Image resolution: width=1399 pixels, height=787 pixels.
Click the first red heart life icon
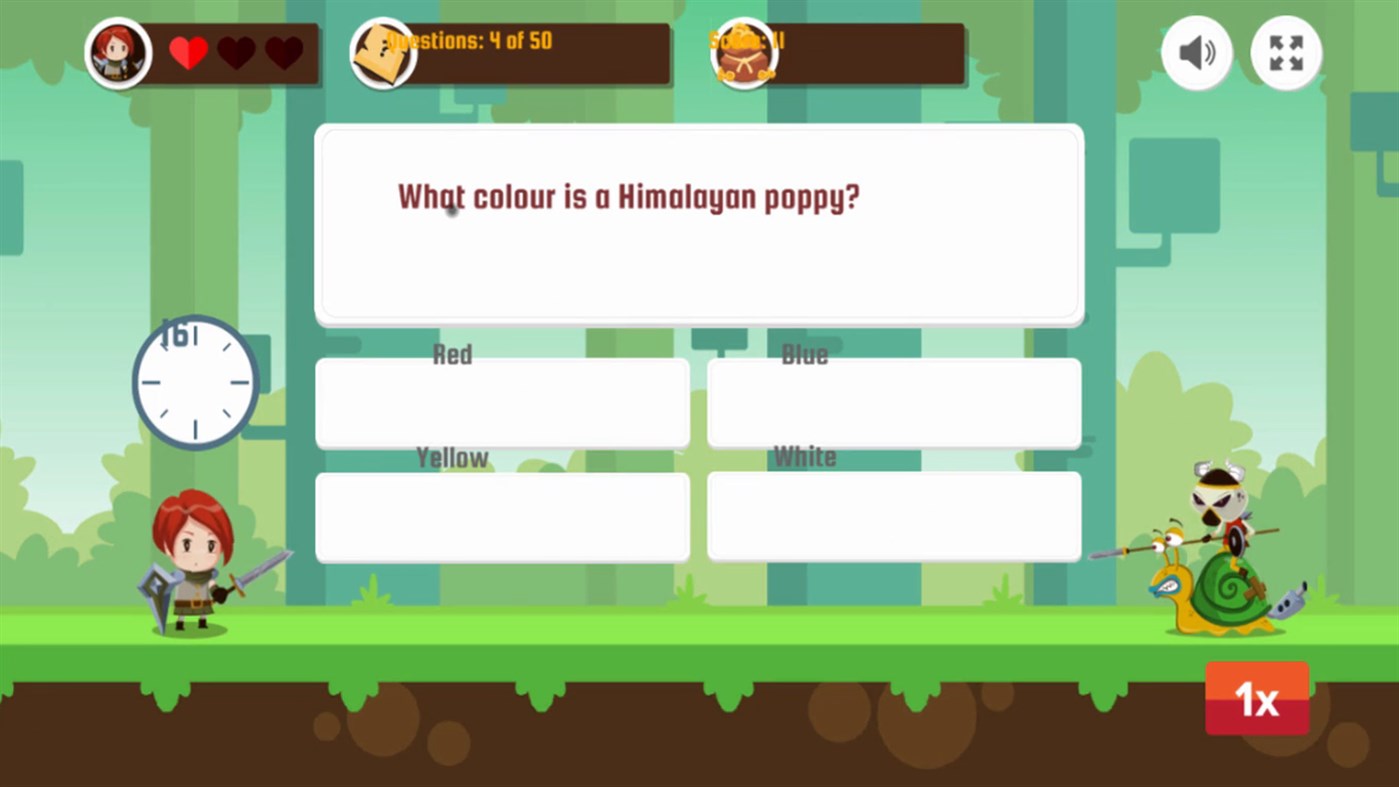[188, 53]
